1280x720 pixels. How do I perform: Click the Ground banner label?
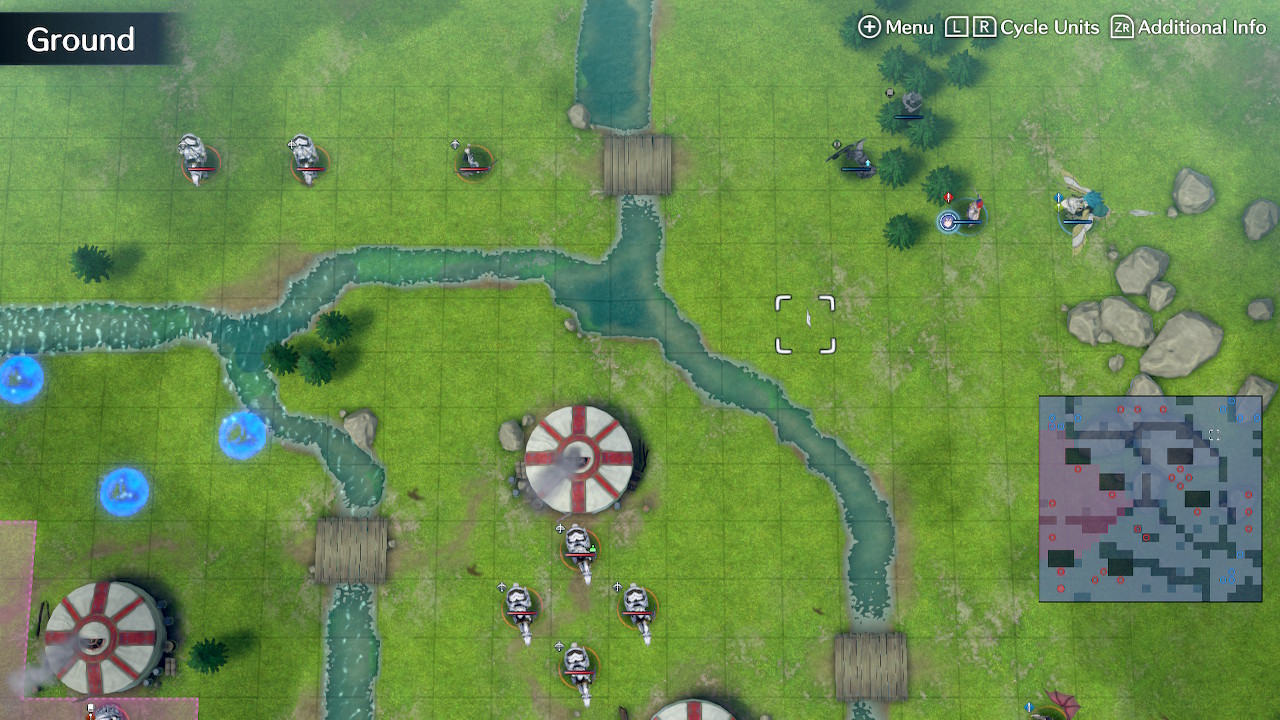[80, 40]
